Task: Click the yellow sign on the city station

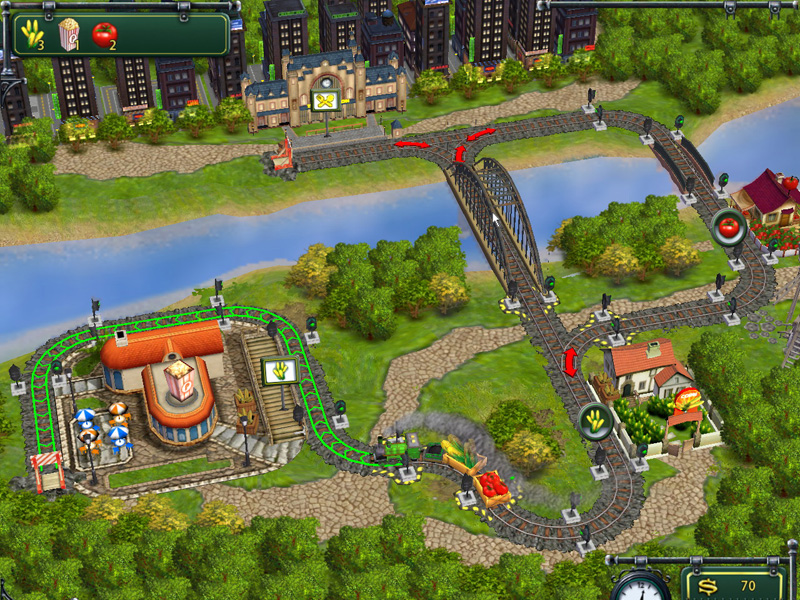Action: click(324, 102)
